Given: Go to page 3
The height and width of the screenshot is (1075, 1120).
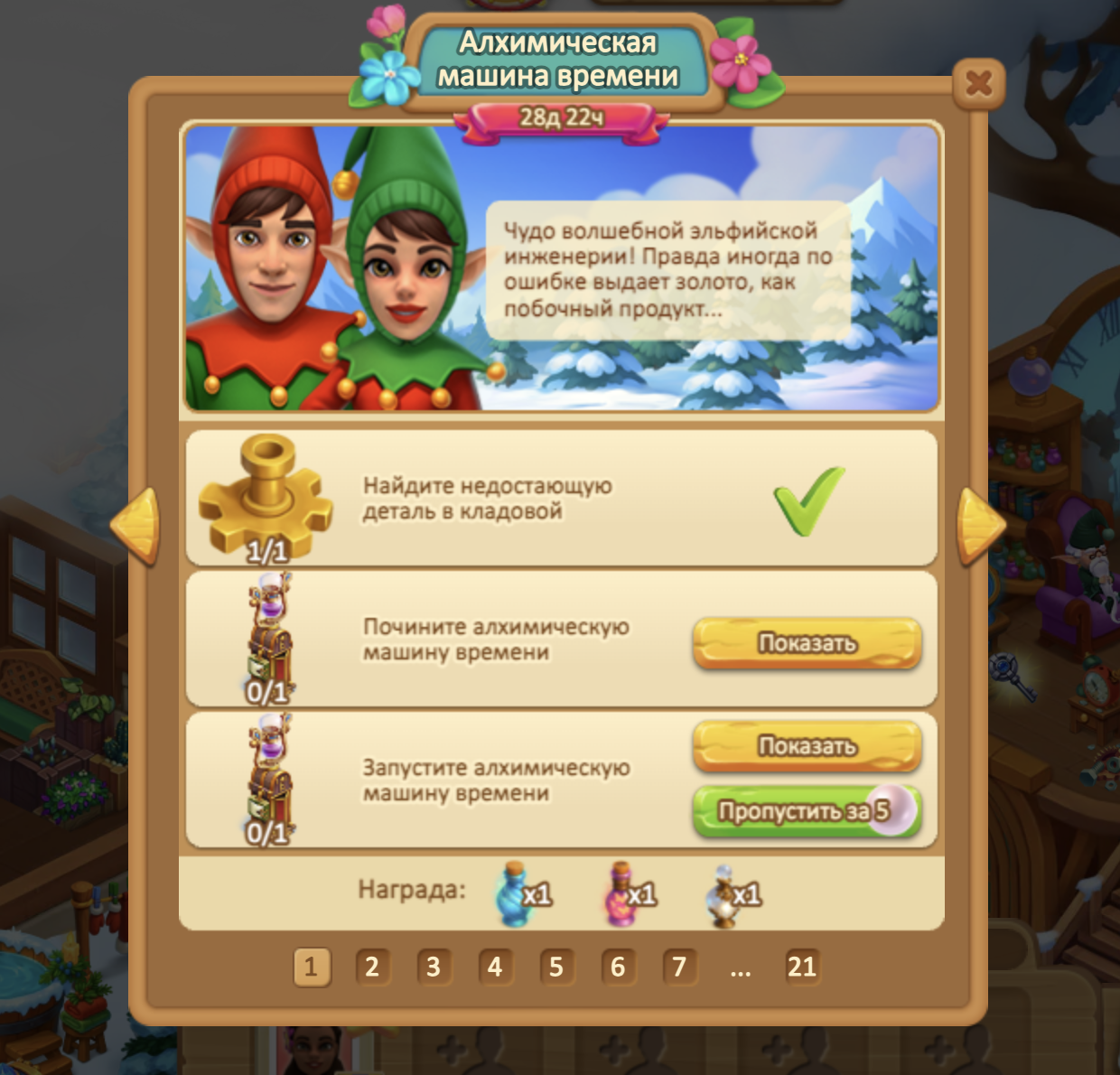Looking at the screenshot, I should [x=434, y=967].
